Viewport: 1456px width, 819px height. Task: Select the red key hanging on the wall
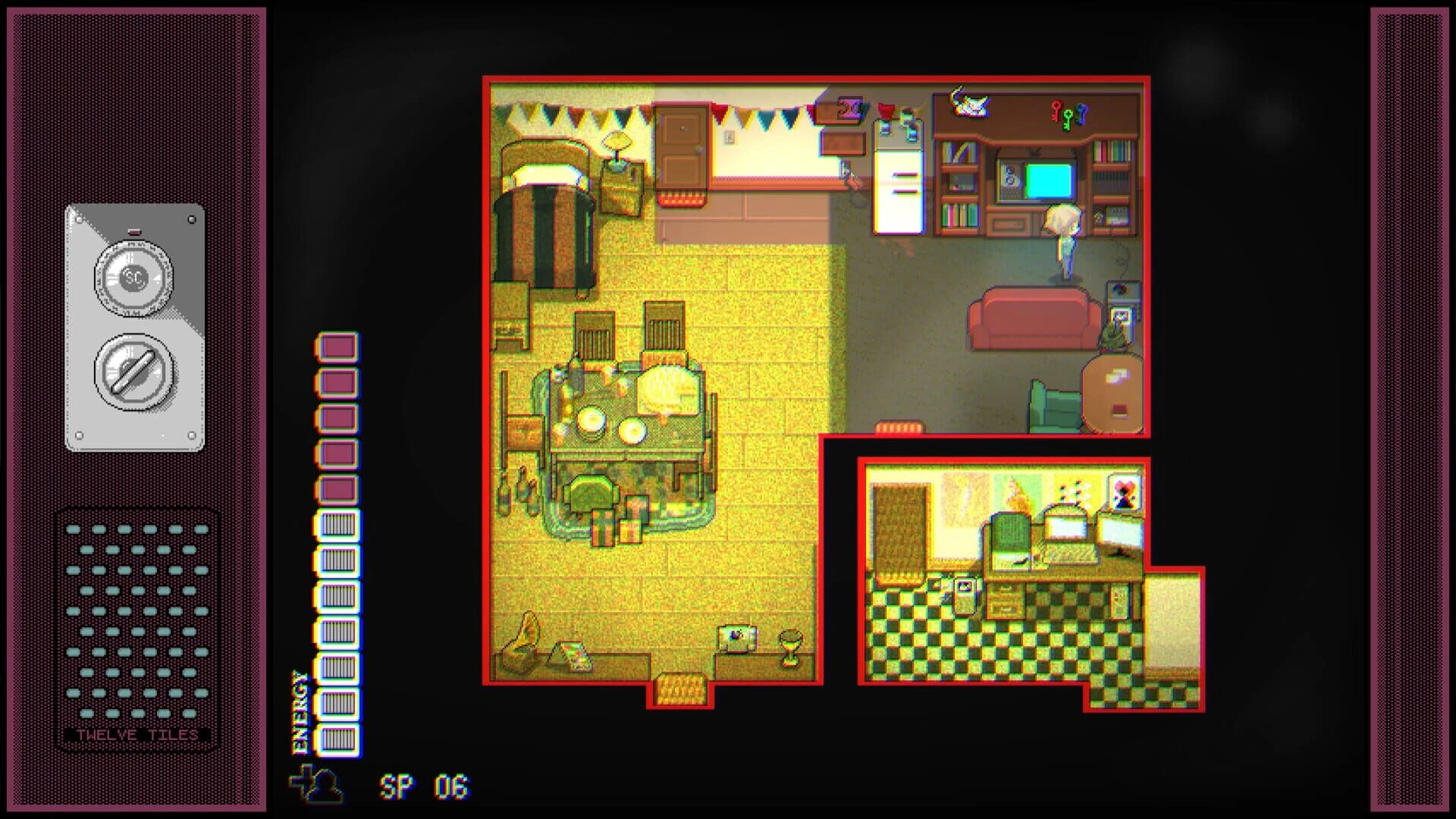1055,111
